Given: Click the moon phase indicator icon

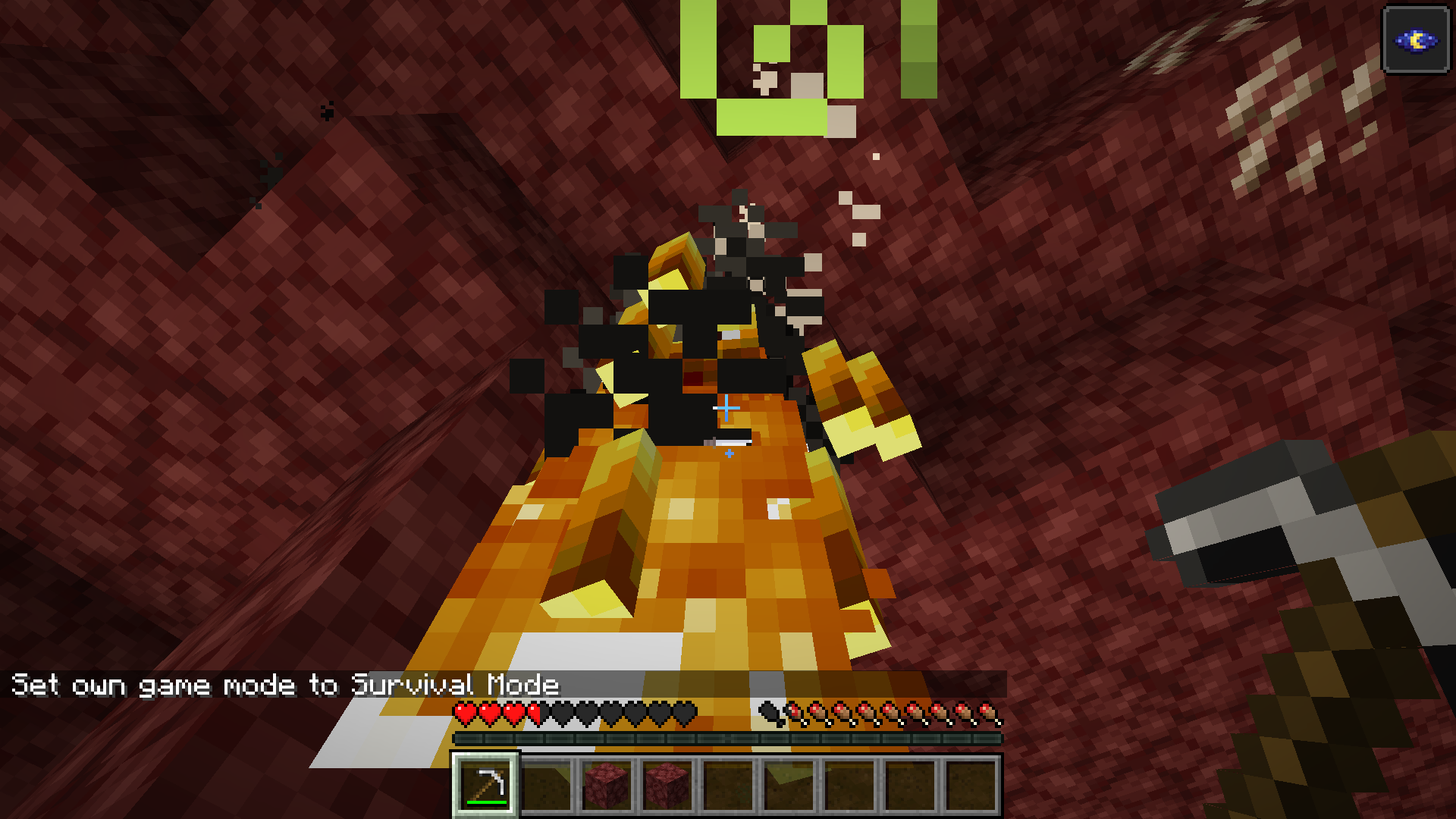Looking at the screenshot, I should [1417, 42].
